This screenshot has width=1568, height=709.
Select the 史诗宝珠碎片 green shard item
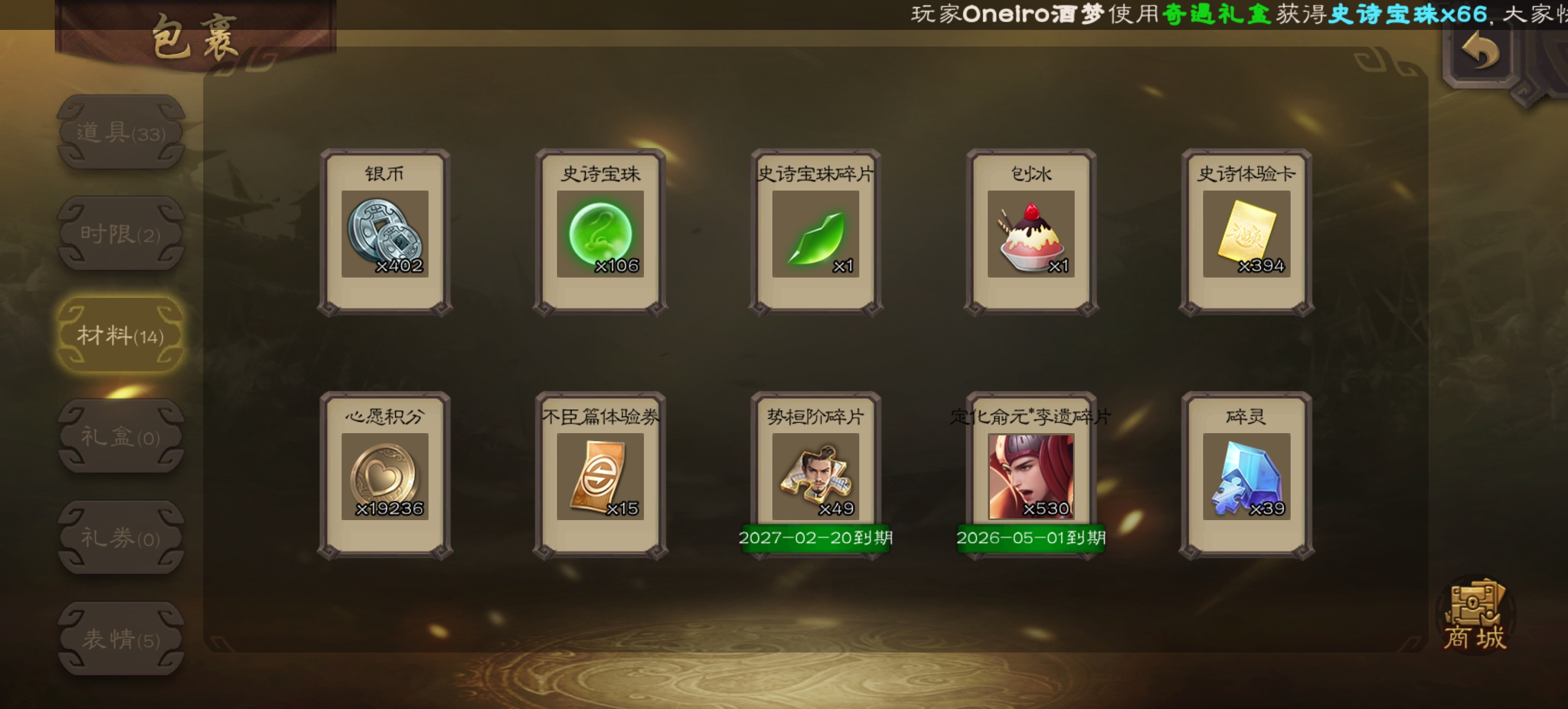click(816, 233)
